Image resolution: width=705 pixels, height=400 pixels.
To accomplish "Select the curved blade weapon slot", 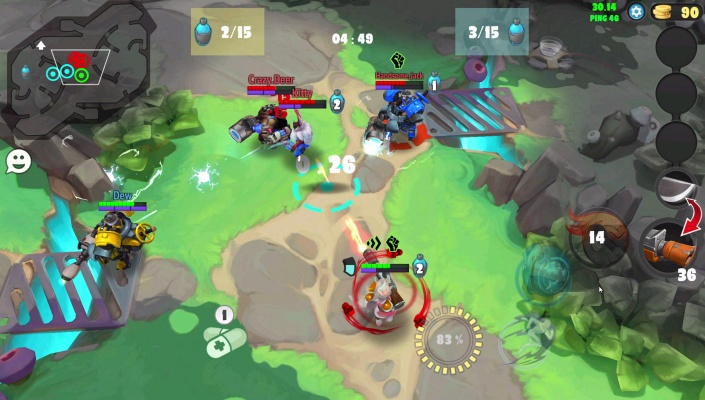I will tap(676, 186).
